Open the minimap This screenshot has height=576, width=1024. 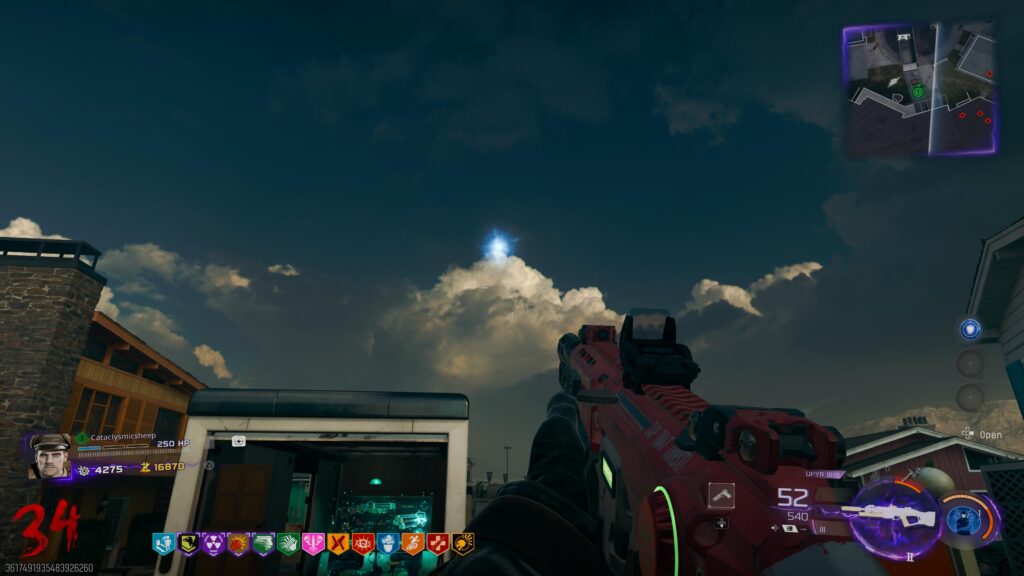(x=919, y=89)
